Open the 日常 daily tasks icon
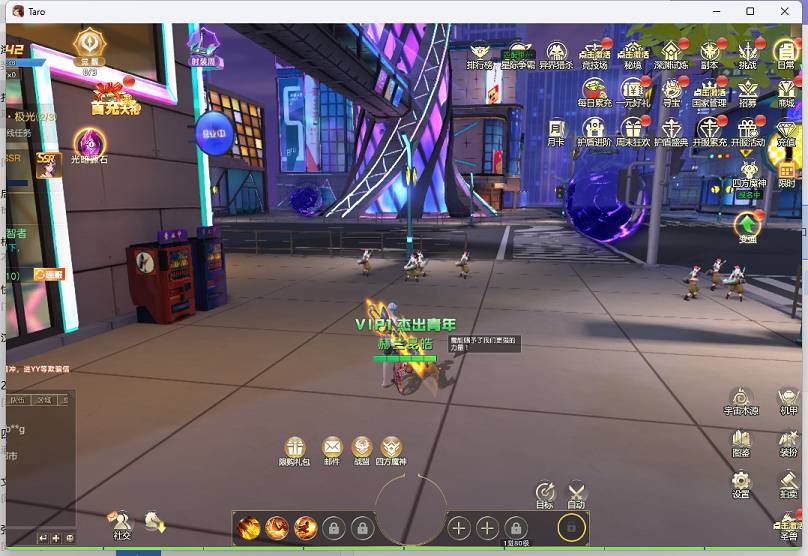Image resolution: width=808 pixels, height=556 pixels. [786, 53]
